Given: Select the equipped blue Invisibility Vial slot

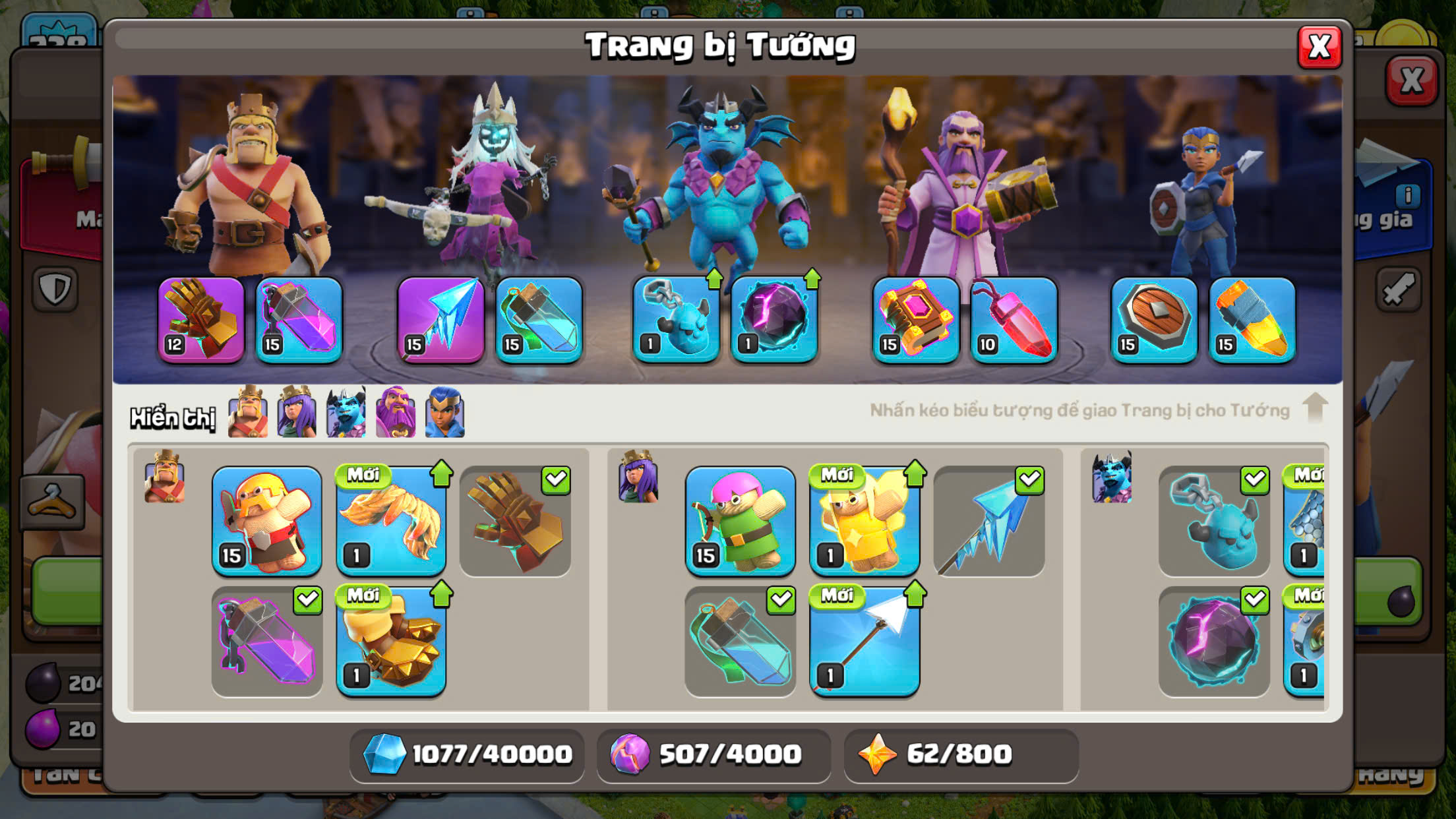Looking at the screenshot, I should pyautogui.click(x=539, y=320).
